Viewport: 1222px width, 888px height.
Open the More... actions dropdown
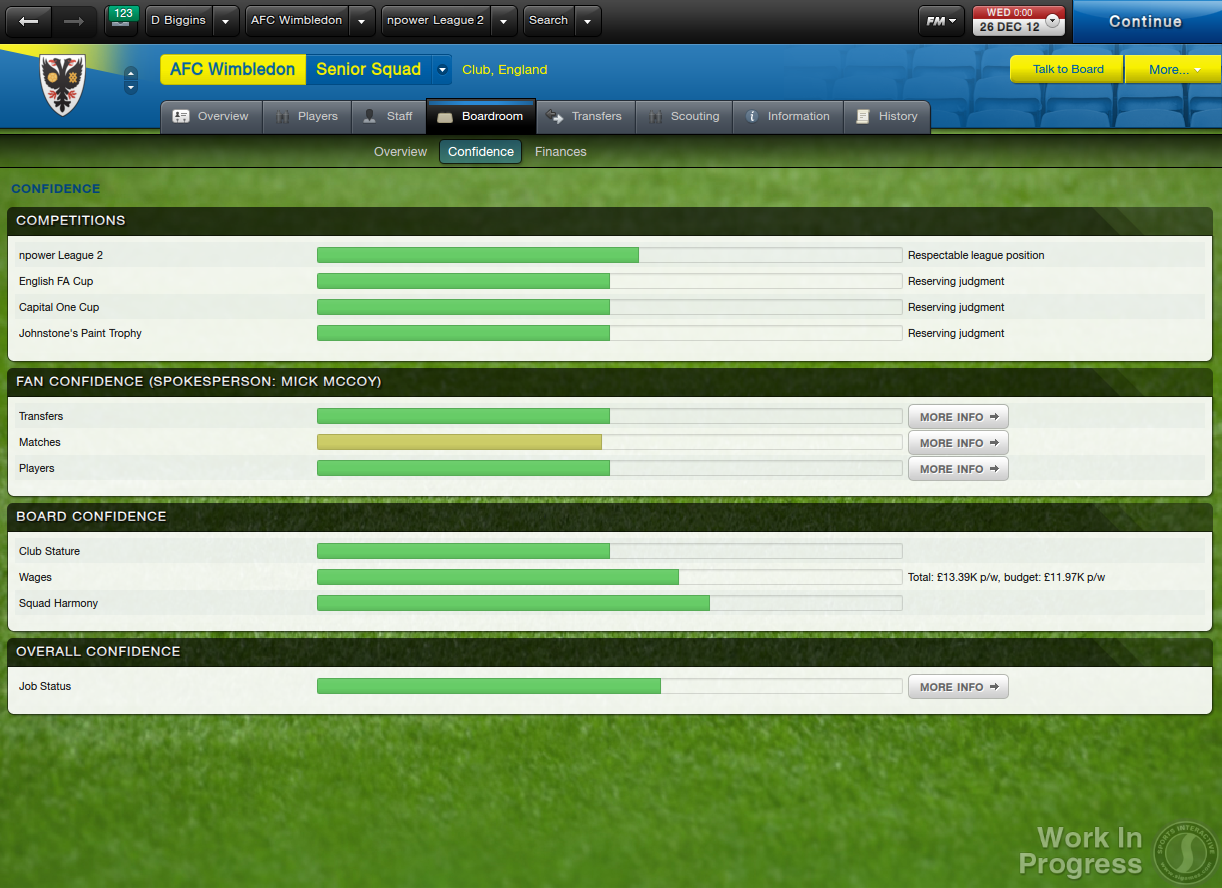[x=1172, y=69]
